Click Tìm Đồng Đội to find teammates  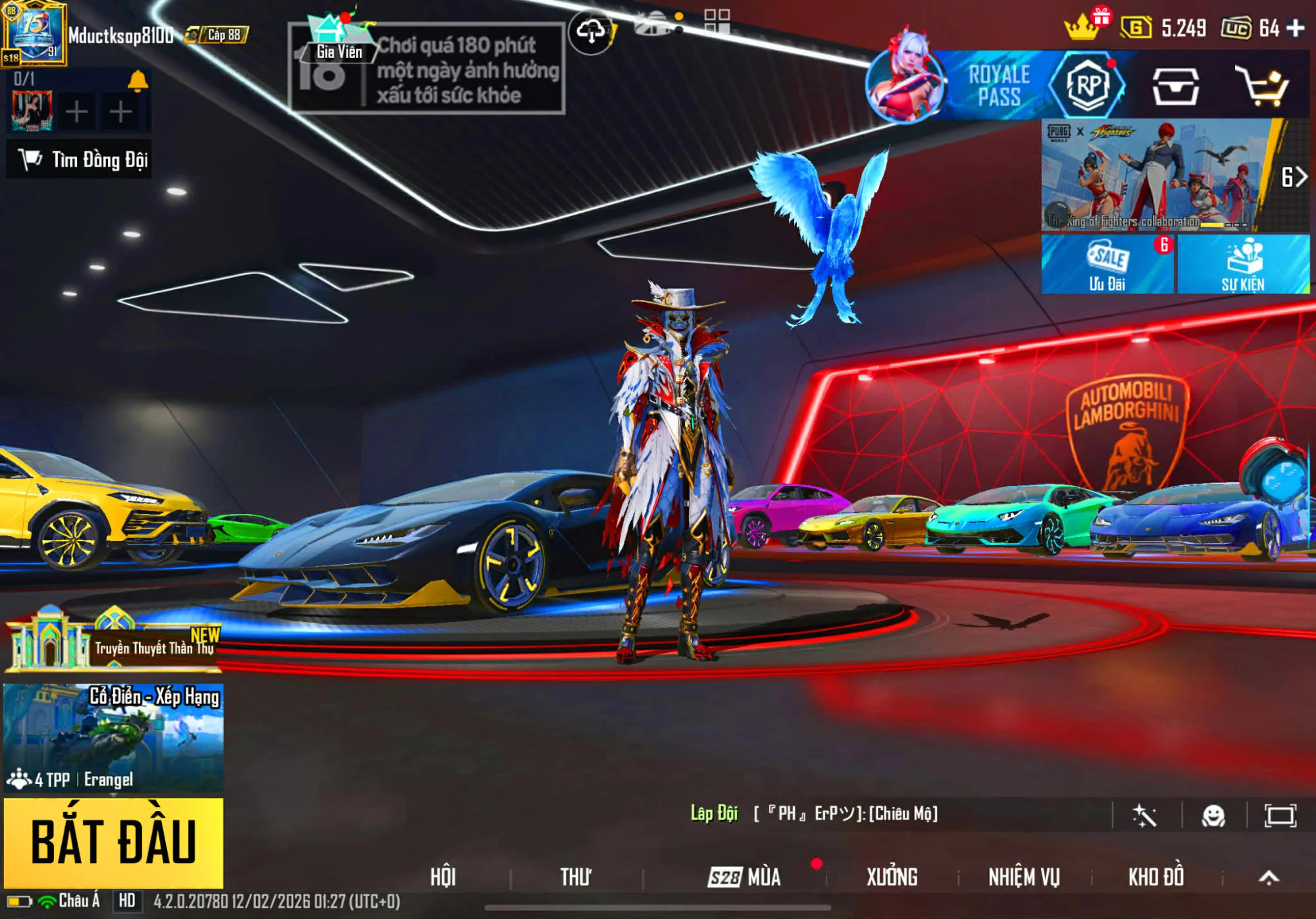click(80, 159)
